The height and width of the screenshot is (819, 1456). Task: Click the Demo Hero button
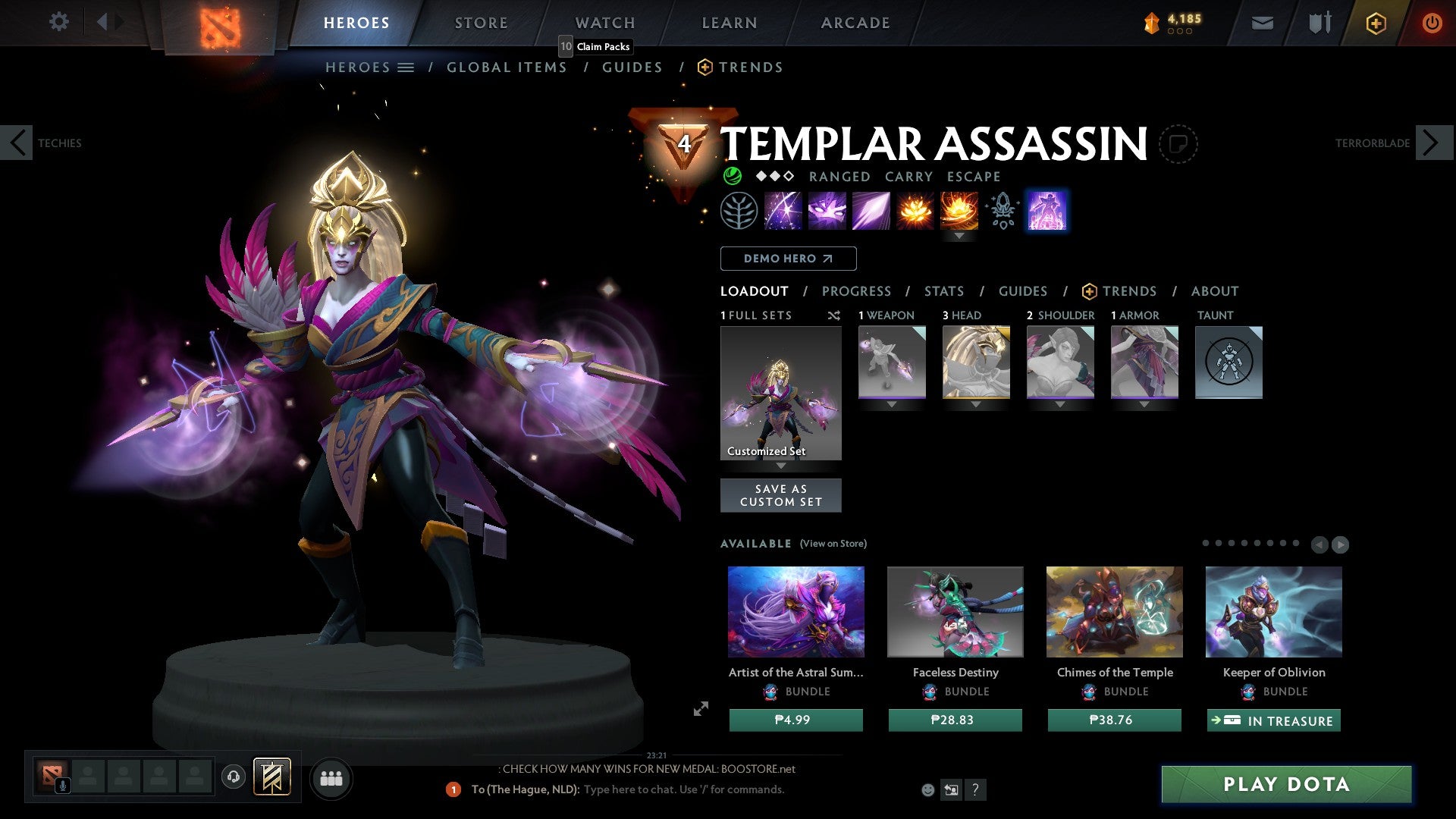(788, 259)
